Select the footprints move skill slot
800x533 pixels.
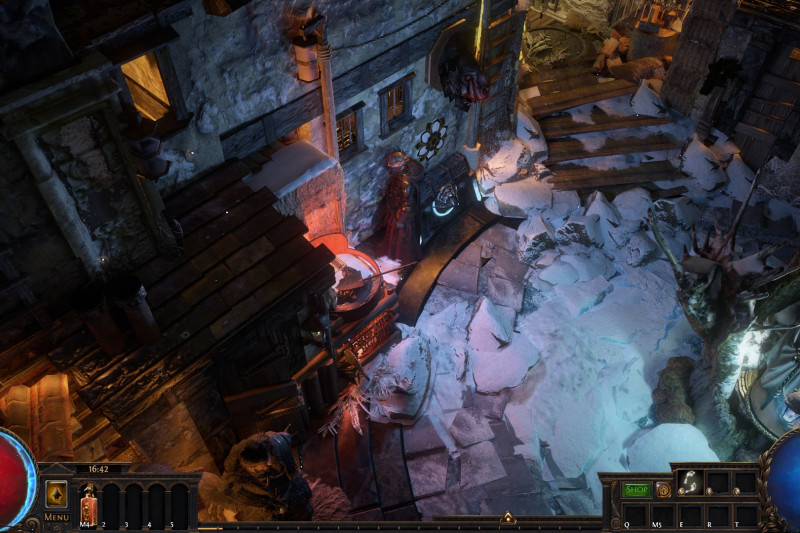[x=689, y=482]
